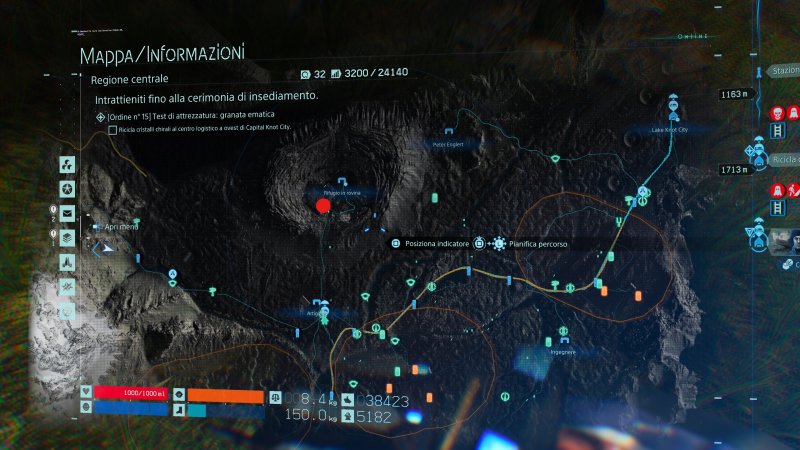Choose Pianifica percorso option
Screen dimensions: 800x450
pyautogui.click(x=528, y=243)
